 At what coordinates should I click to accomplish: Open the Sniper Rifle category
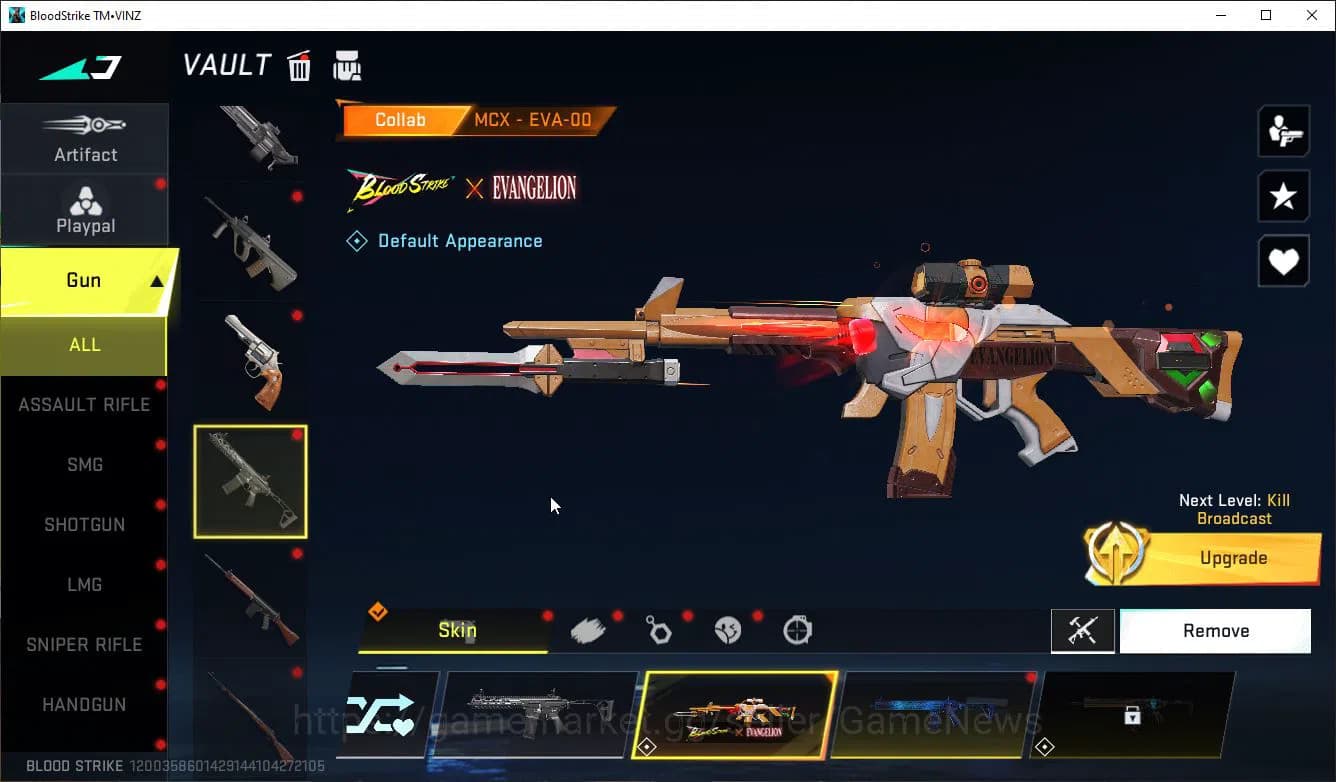pyautogui.click(x=84, y=645)
